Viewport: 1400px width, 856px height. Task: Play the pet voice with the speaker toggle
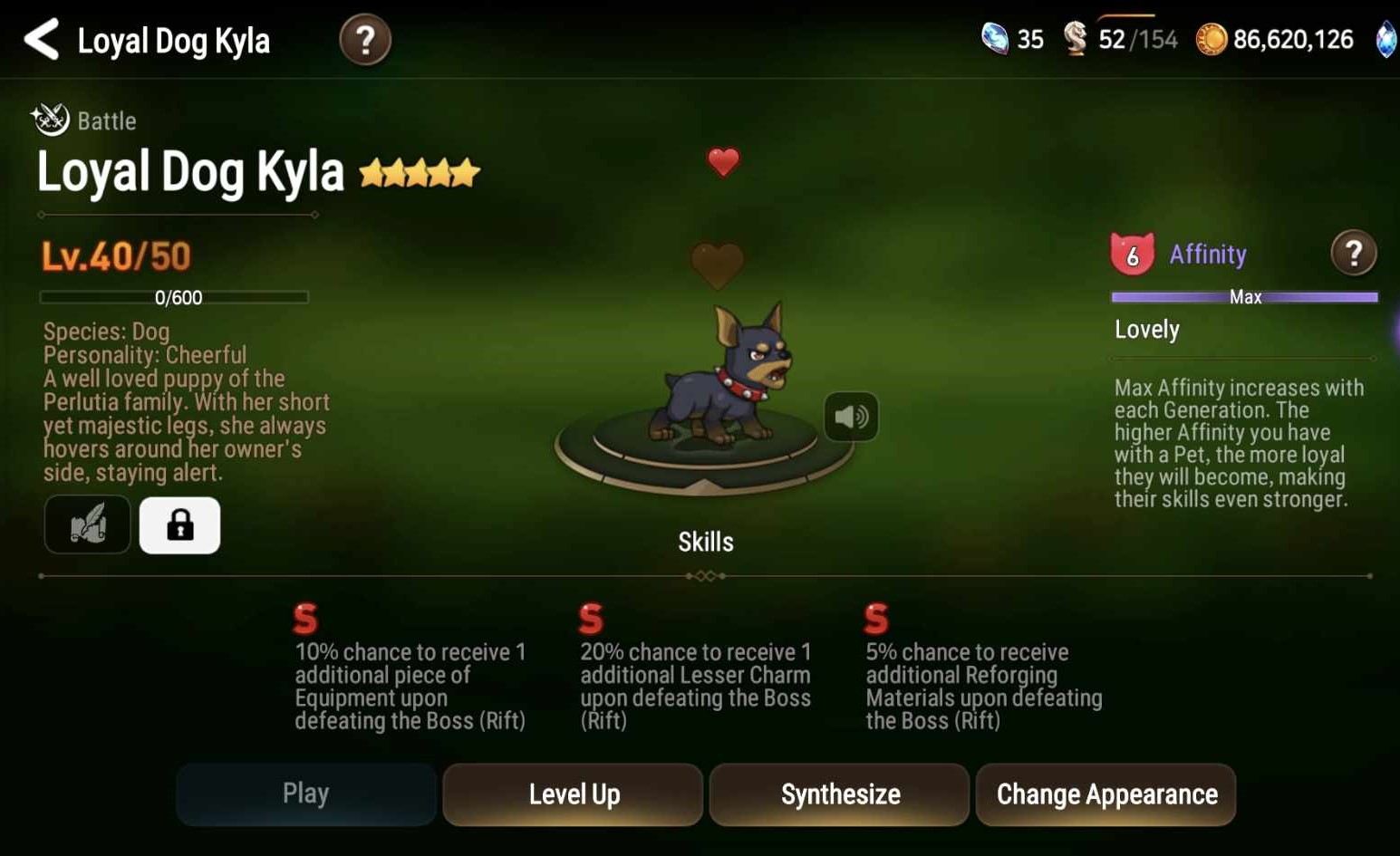tap(850, 417)
